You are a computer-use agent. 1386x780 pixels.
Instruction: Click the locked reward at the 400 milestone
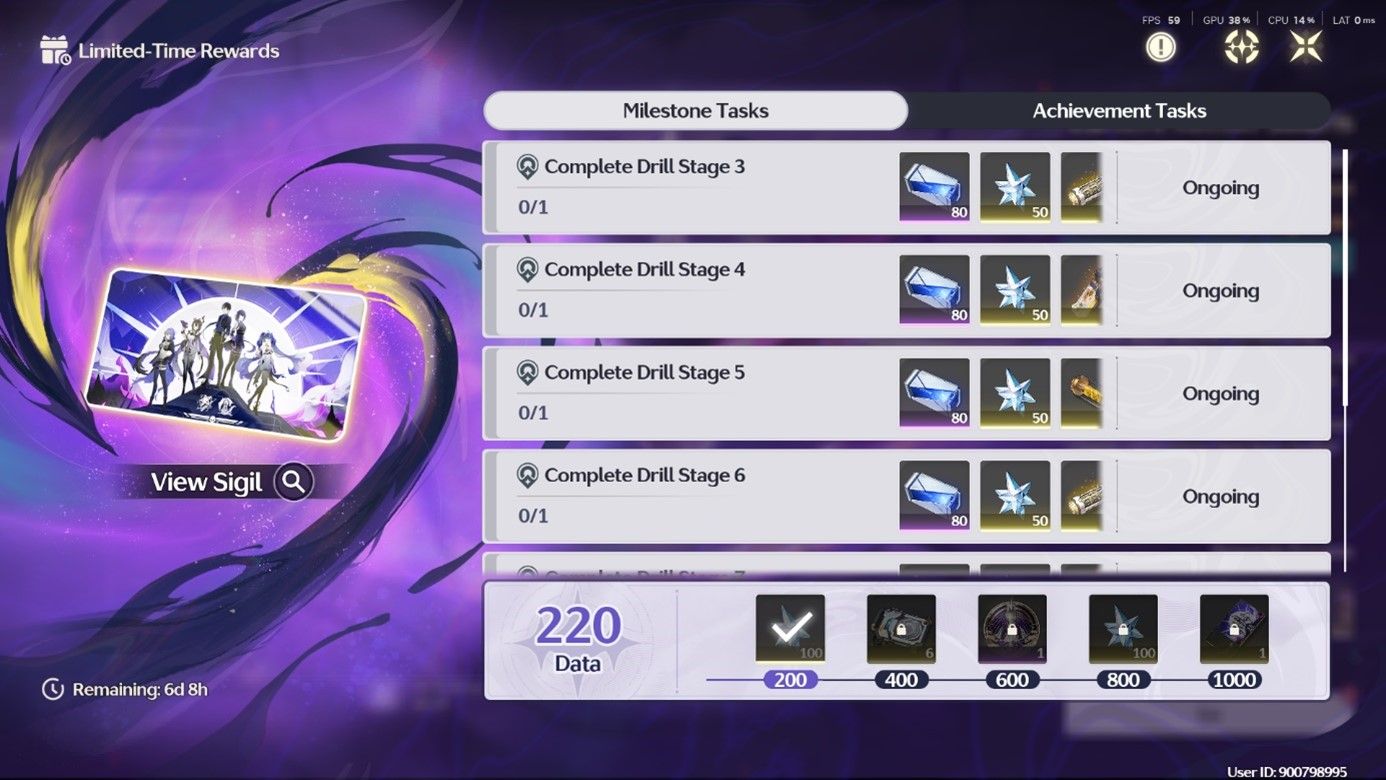point(900,628)
